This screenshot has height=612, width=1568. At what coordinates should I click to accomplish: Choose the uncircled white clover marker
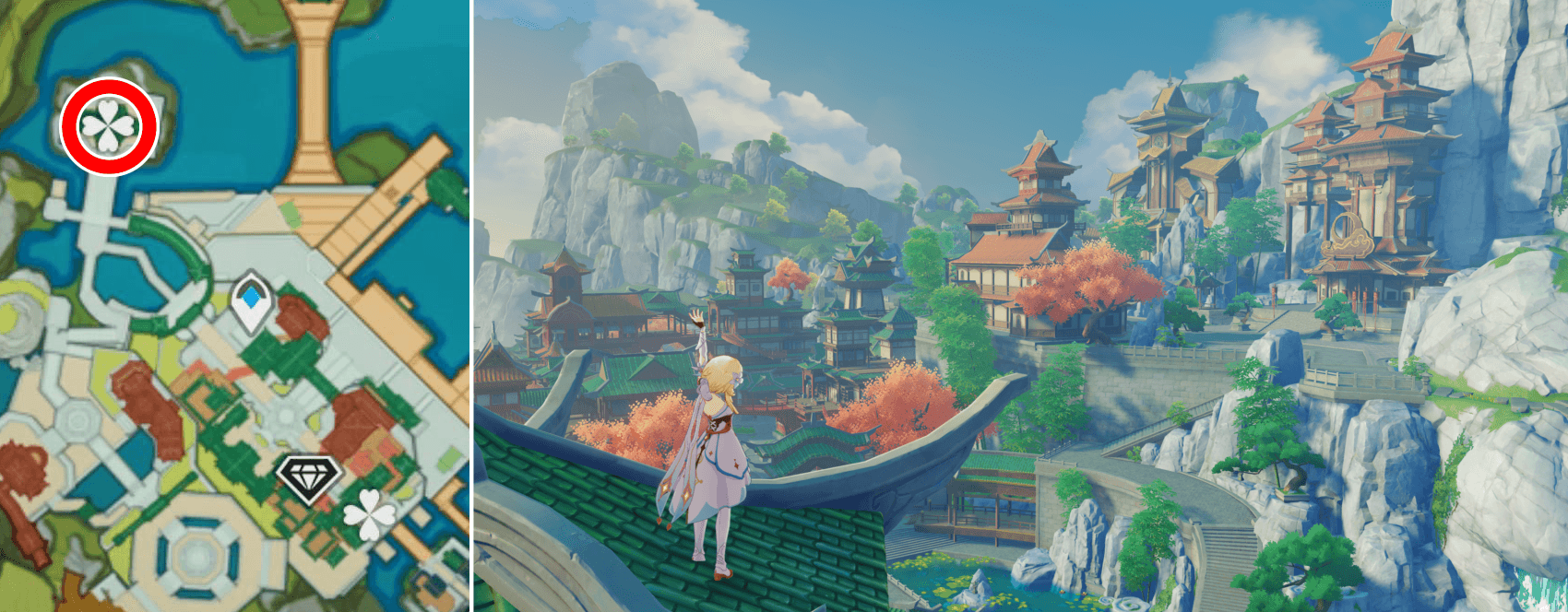pyautogui.click(x=369, y=514)
